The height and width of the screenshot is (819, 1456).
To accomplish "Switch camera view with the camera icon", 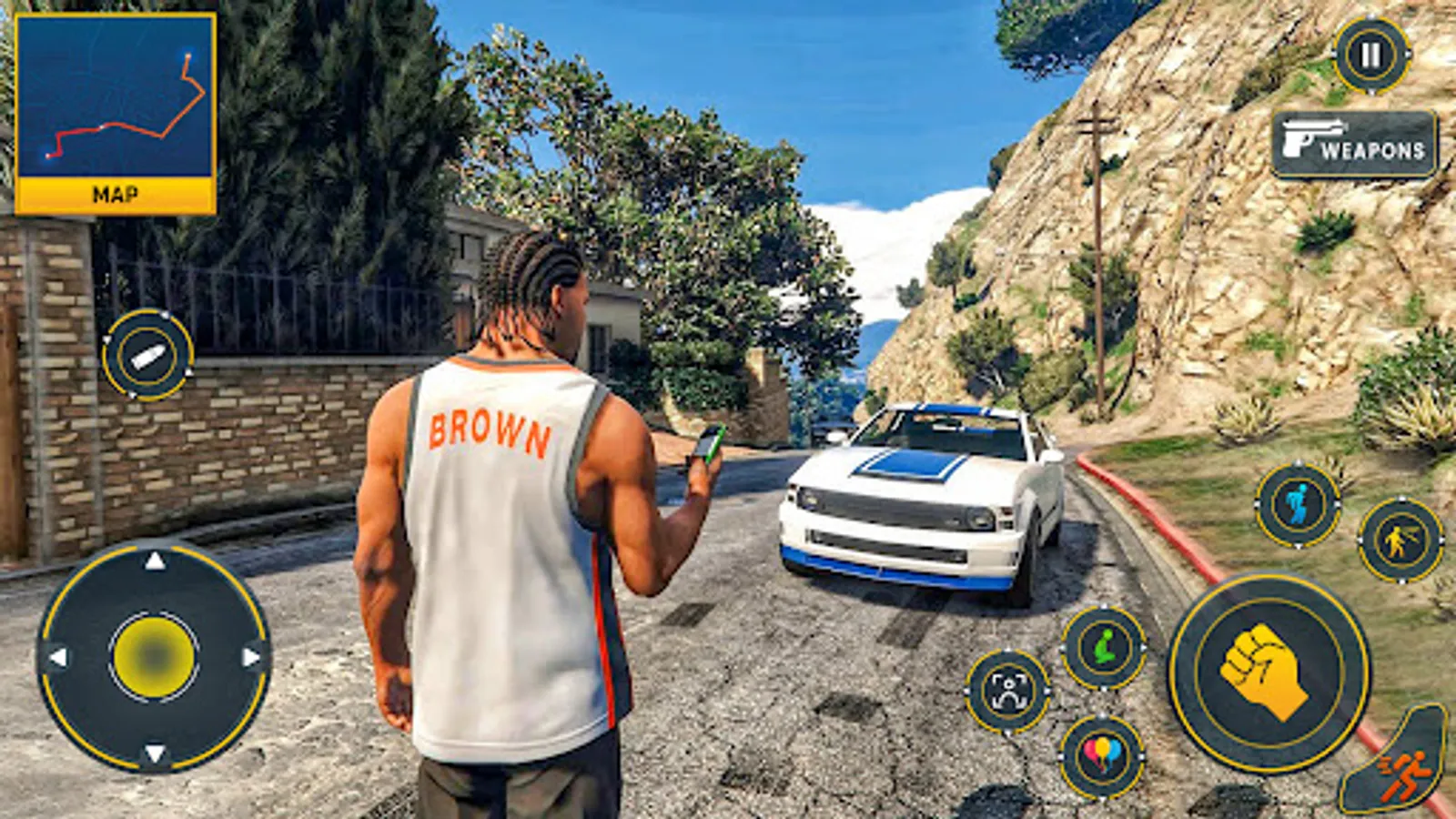I will (x=1008, y=692).
